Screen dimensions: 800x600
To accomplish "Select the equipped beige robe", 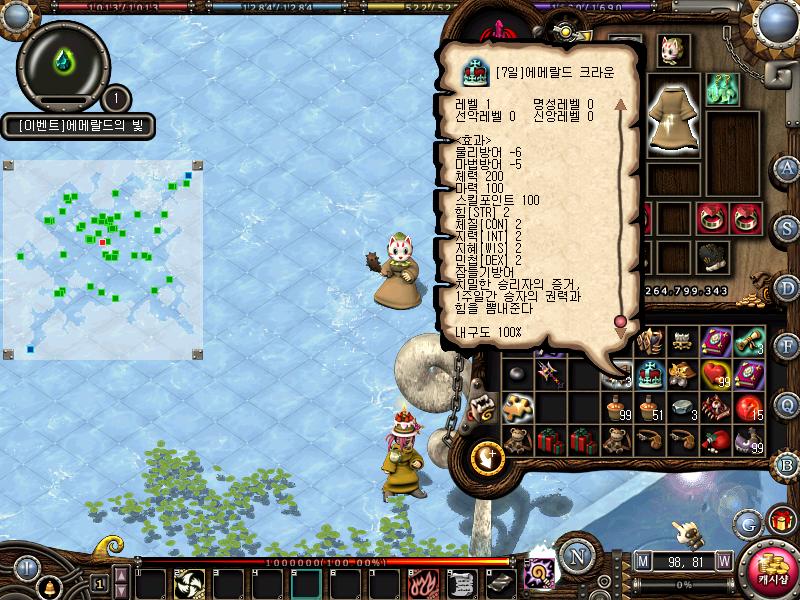I will click(x=670, y=120).
